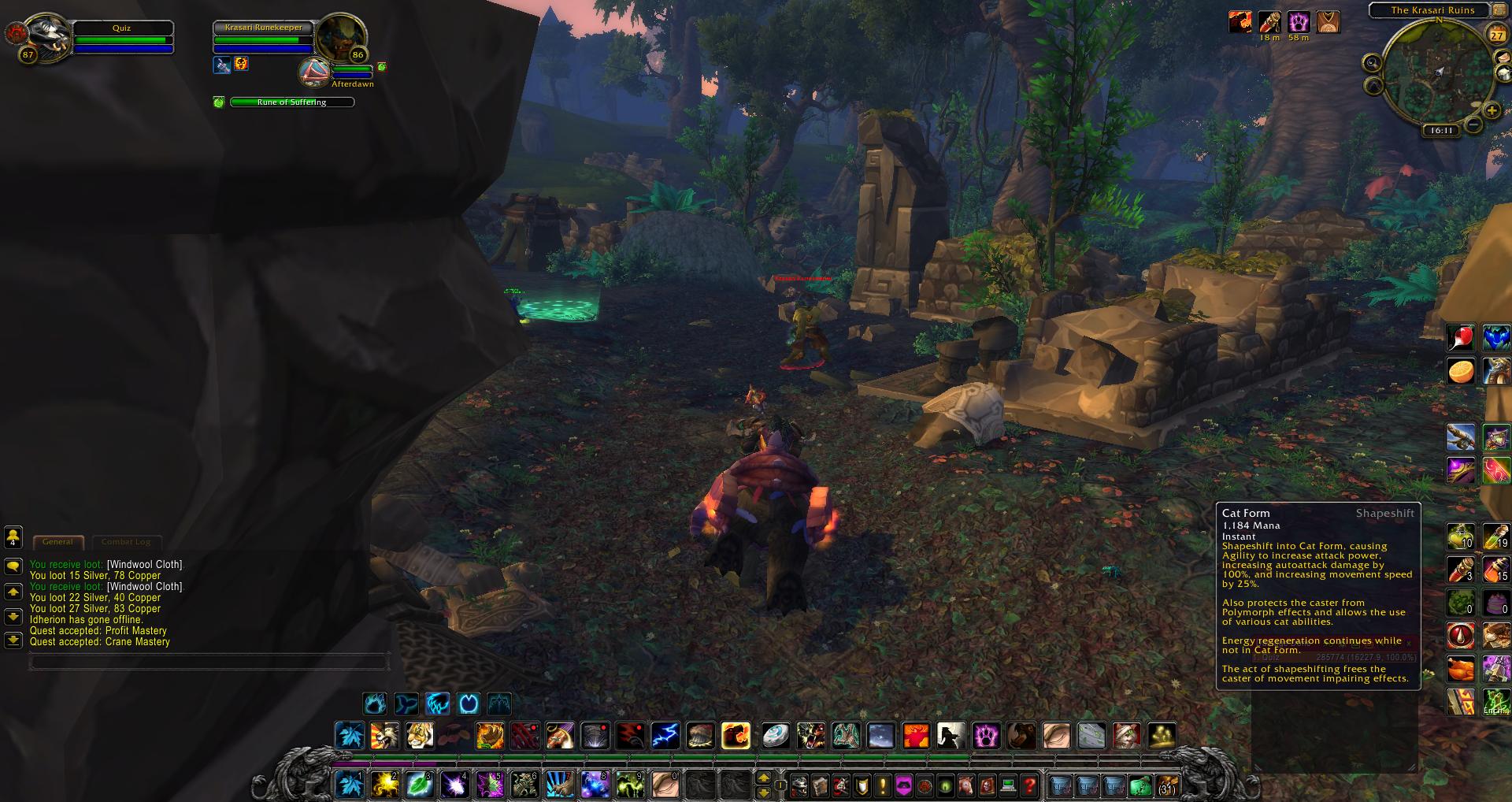Toggle the yellow page-up arrow on the action bar
The height and width of the screenshot is (802, 1512).
click(763, 778)
